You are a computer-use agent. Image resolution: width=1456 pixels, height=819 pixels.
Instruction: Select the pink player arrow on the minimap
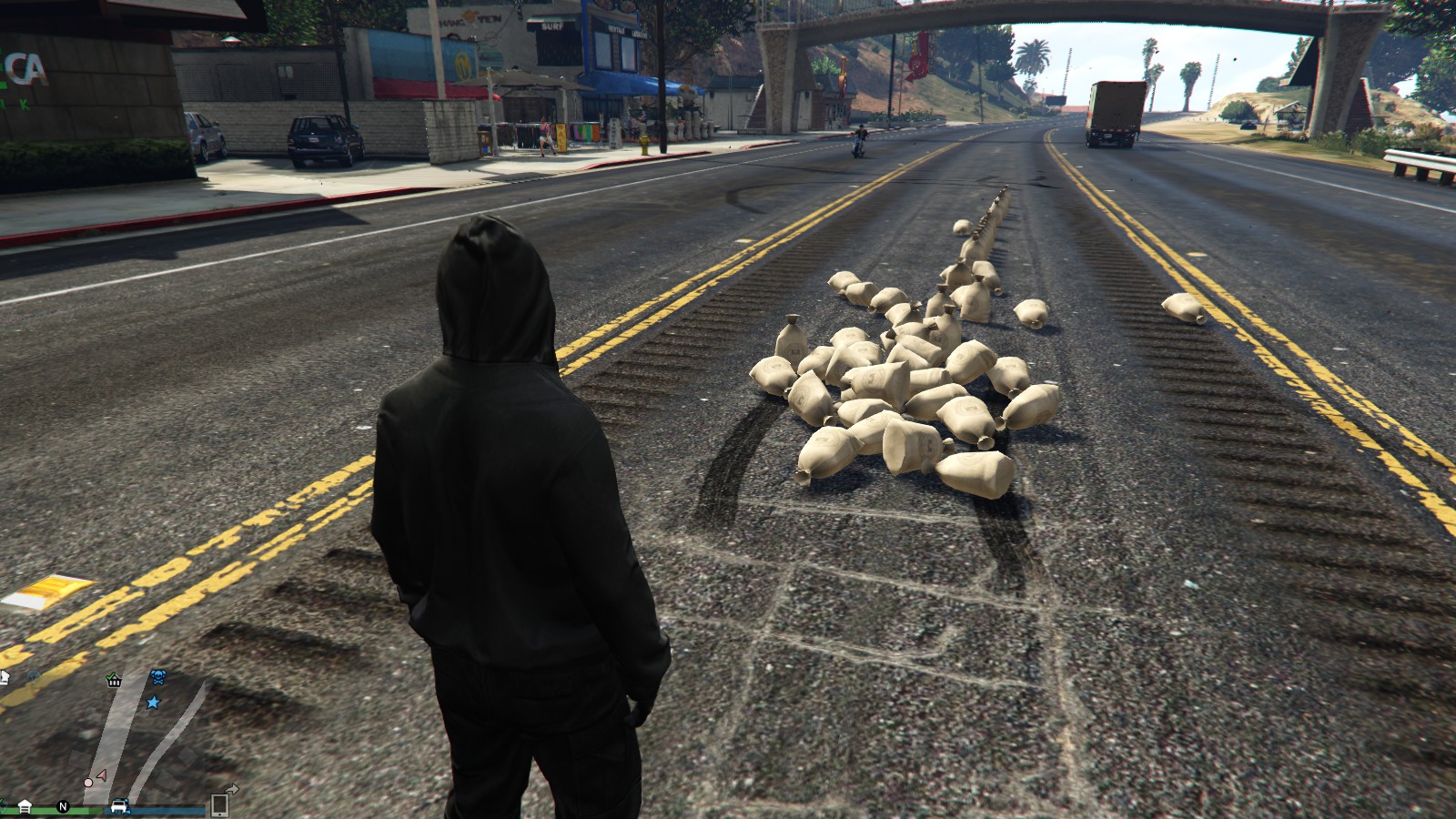(x=101, y=775)
